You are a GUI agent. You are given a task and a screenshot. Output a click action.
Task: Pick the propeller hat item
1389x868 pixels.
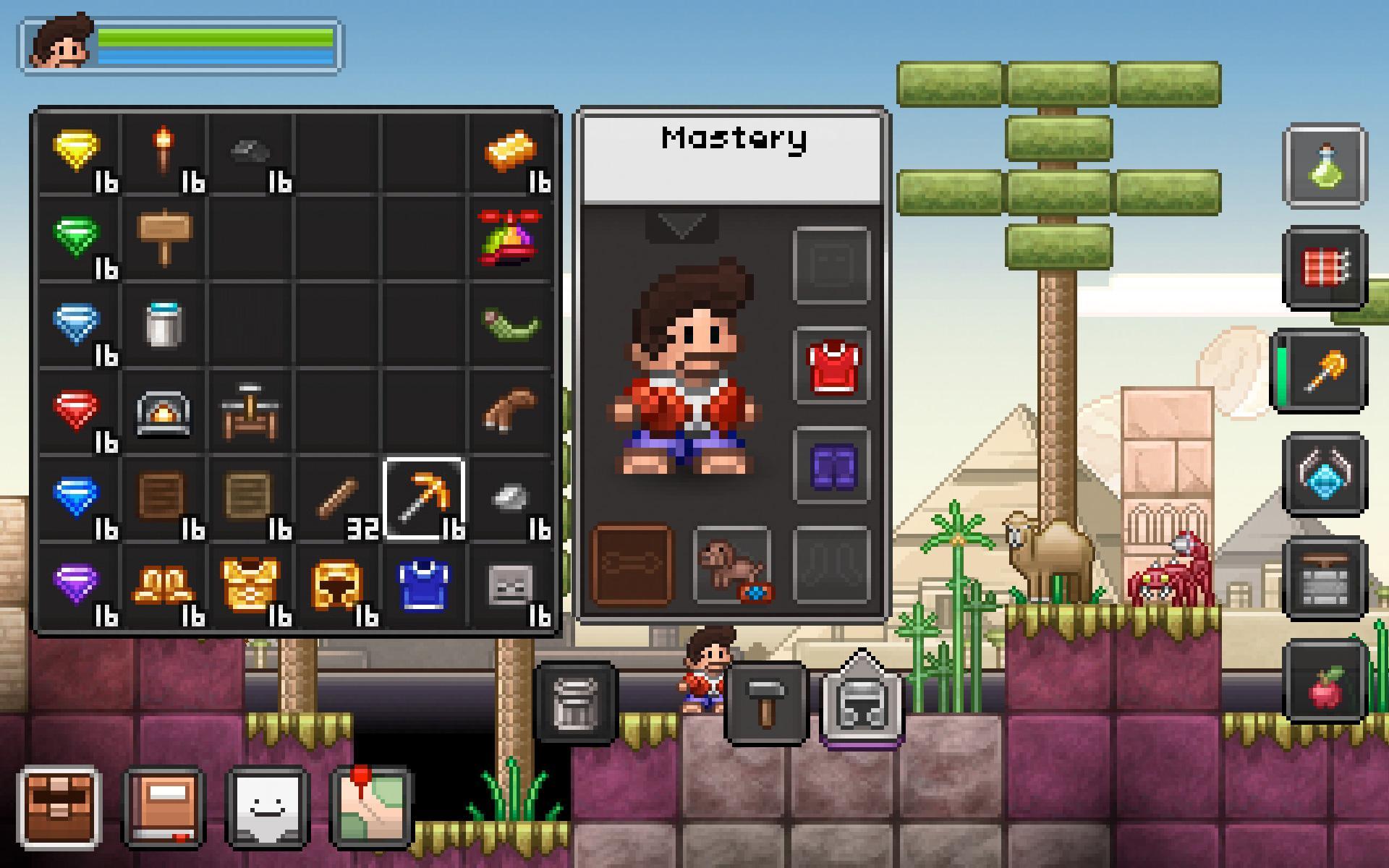pos(511,238)
